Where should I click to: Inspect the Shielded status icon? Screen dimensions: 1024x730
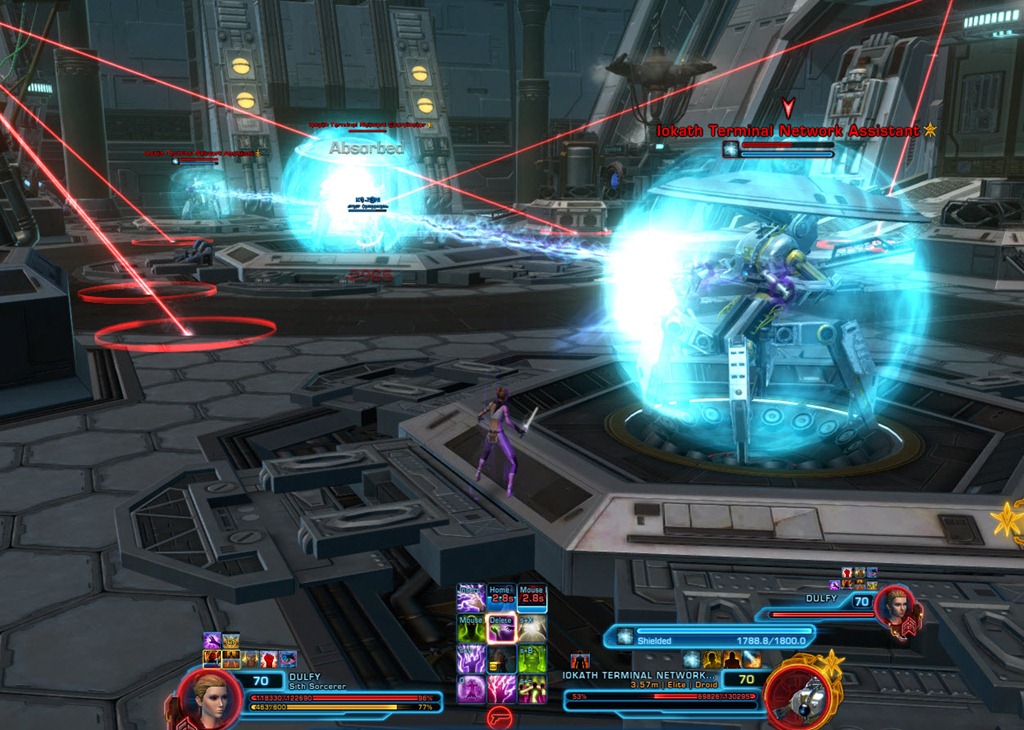pyautogui.click(x=624, y=636)
